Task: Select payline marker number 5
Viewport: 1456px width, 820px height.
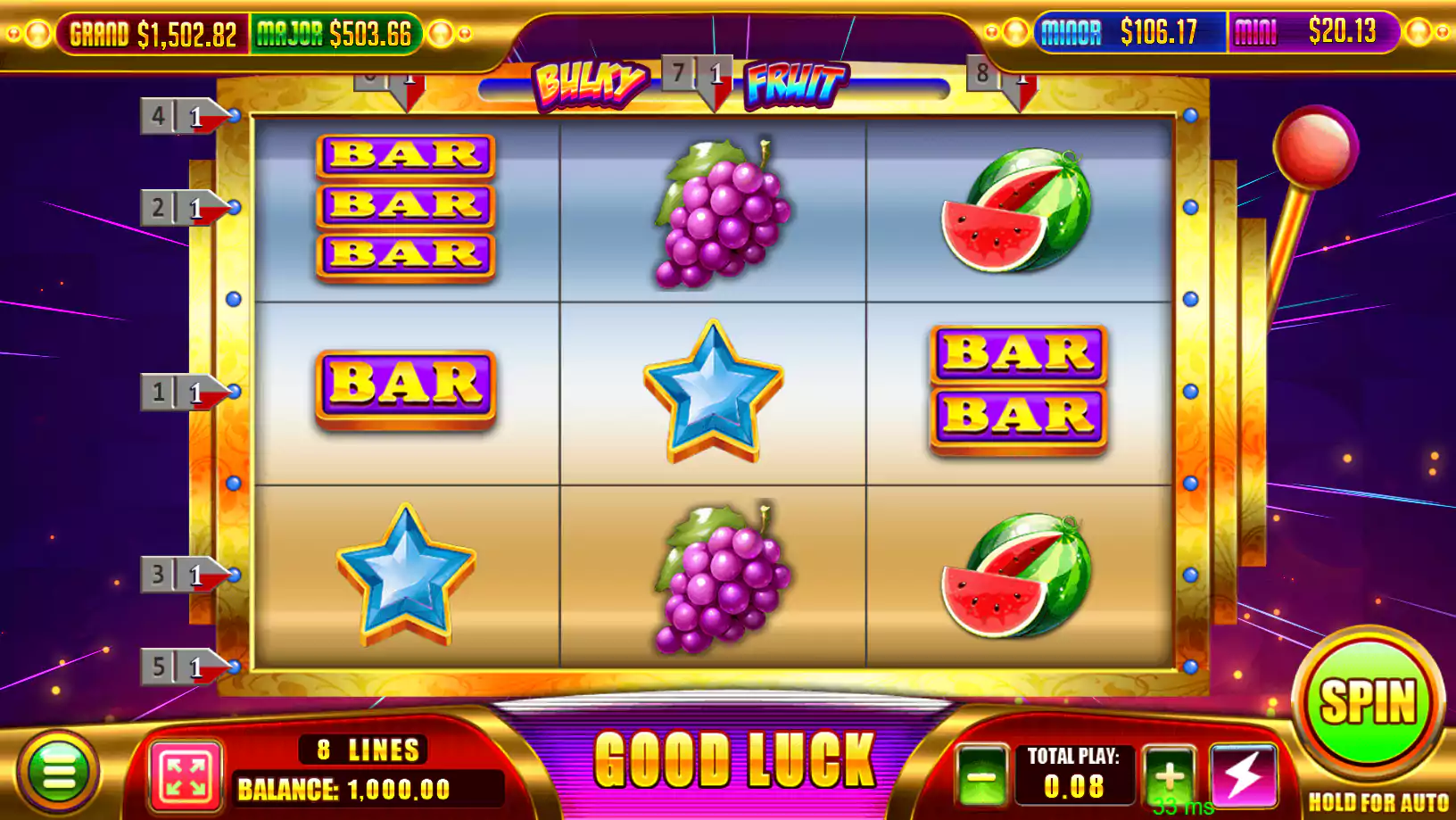Action: (x=178, y=667)
